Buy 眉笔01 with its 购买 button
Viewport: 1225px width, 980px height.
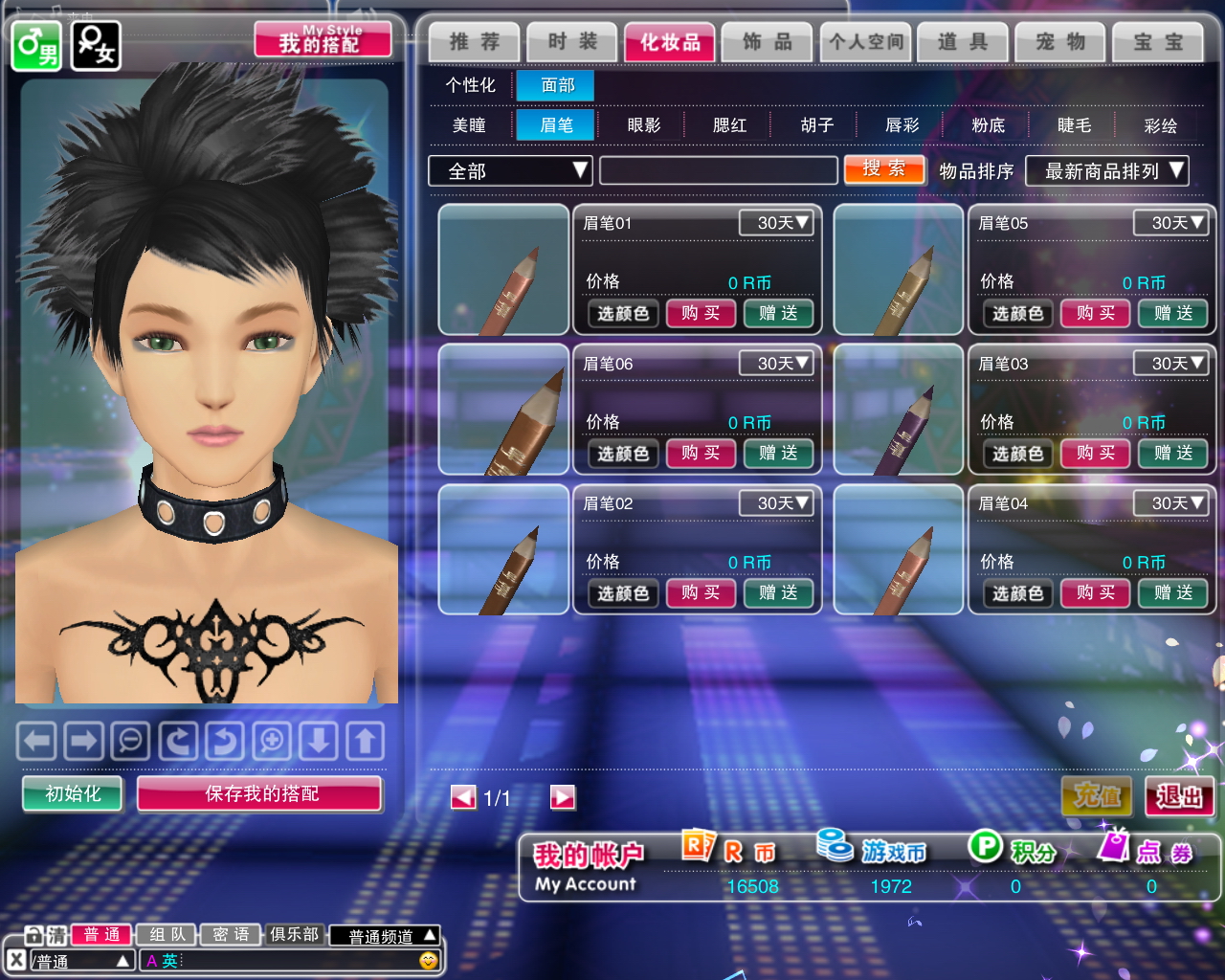[x=701, y=313]
